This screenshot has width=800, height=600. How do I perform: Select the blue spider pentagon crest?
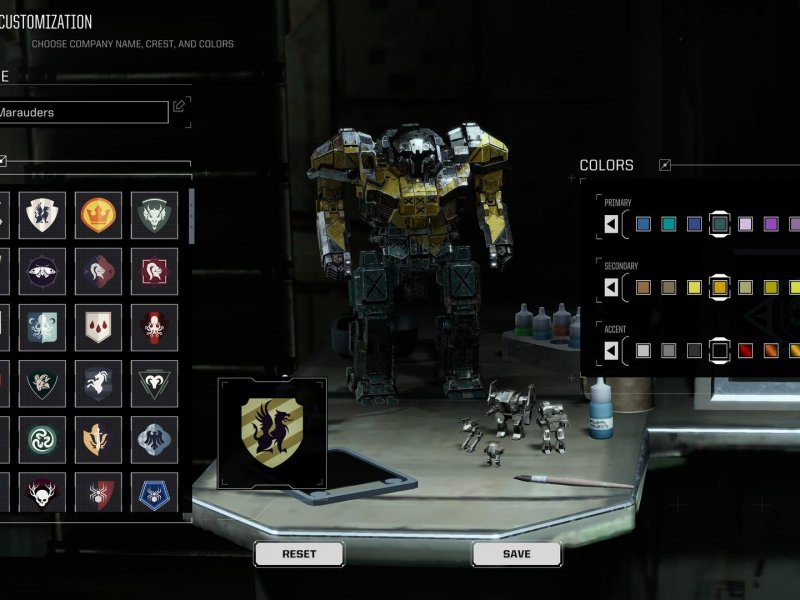coord(154,495)
